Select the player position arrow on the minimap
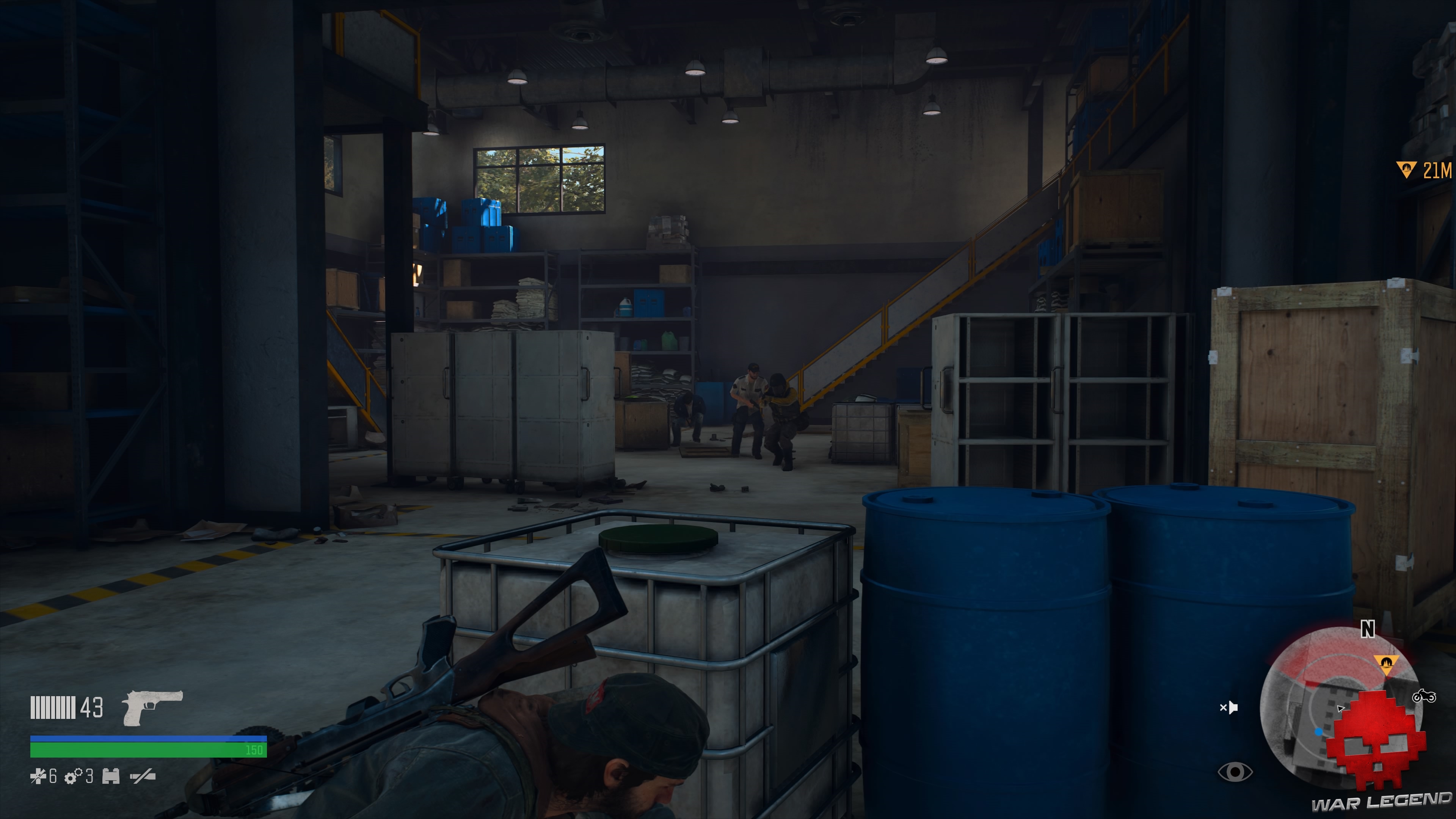The height and width of the screenshot is (819, 1456). 1341,708
